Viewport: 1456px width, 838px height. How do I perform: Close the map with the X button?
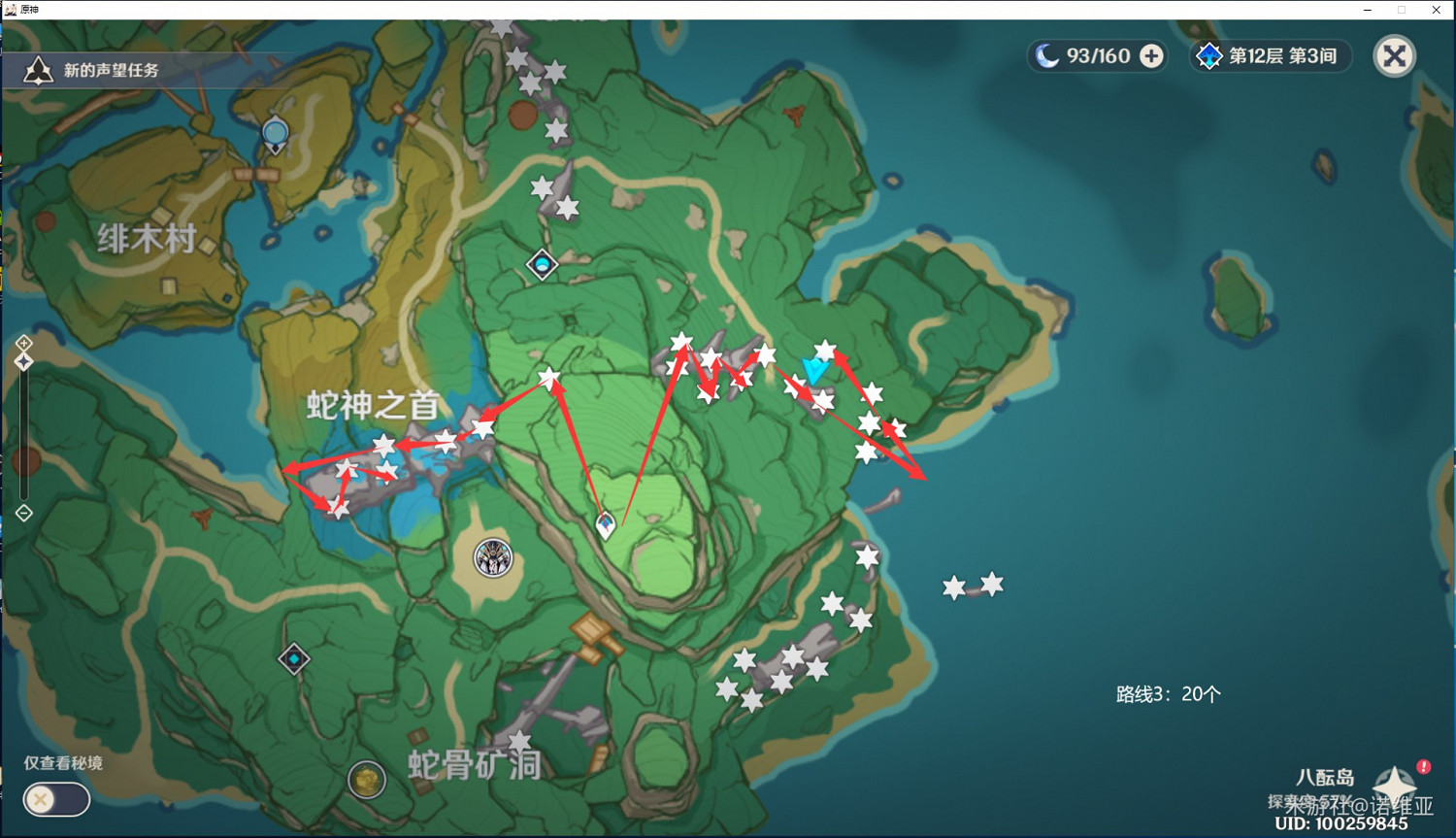click(x=1395, y=55)
